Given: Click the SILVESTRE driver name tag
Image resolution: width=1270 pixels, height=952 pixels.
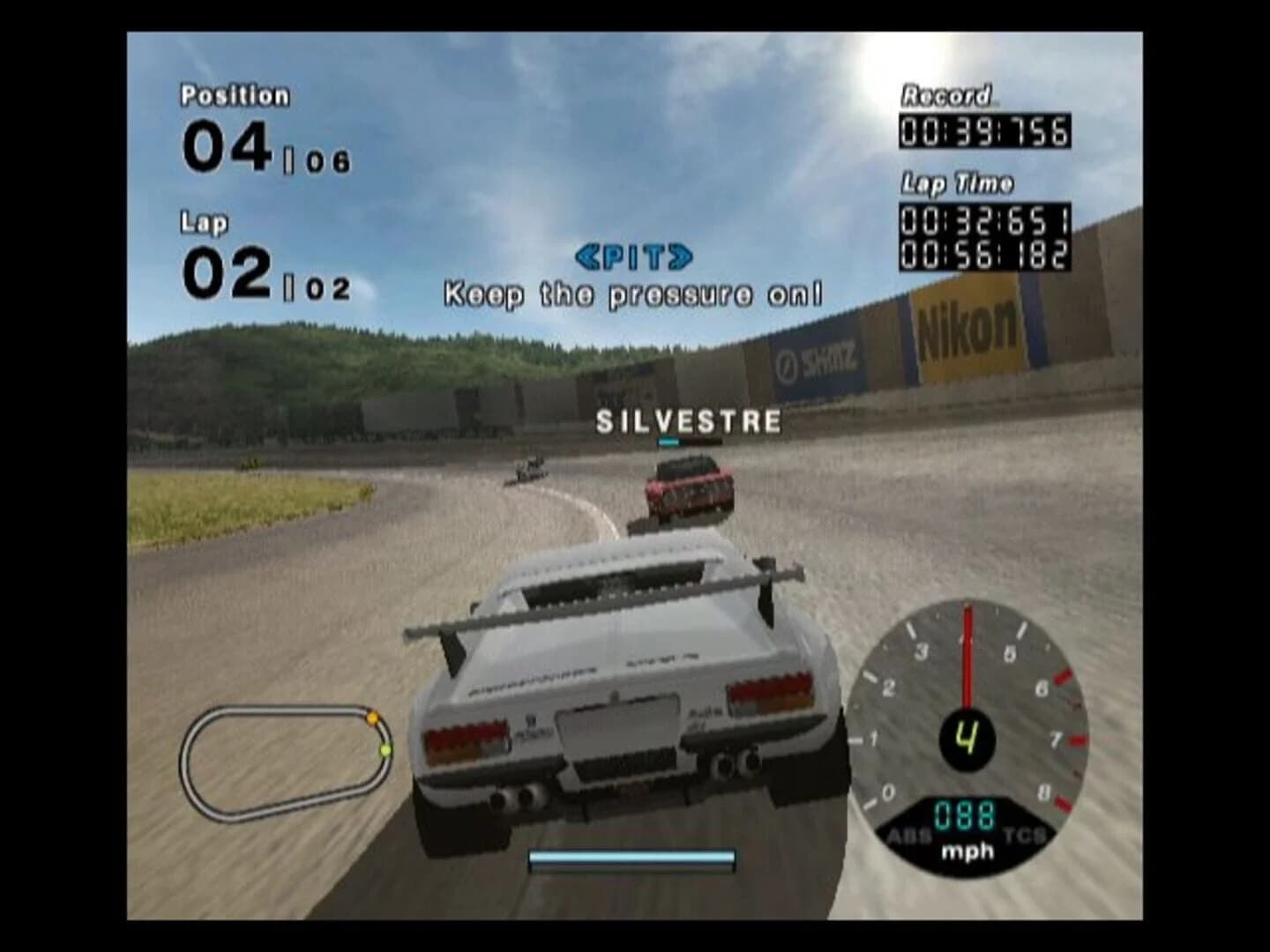Looking at the screenshot, I should pyautogui.click(x=686, y=420).
